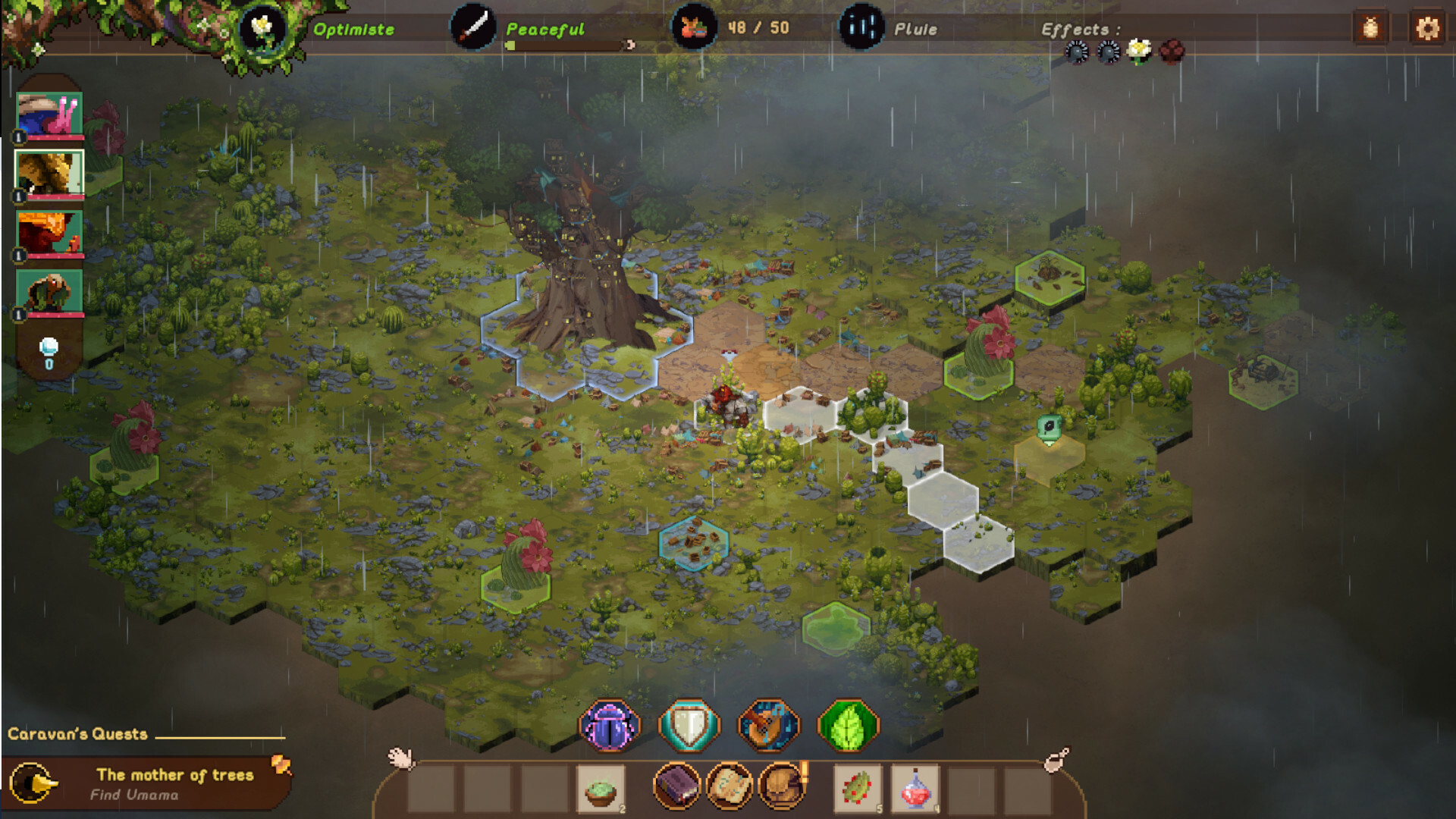This screenshot has height=819, width=1456.
Task: Use the red-berried leaf item
Action: pyautogui.click(x=858, y=789)
